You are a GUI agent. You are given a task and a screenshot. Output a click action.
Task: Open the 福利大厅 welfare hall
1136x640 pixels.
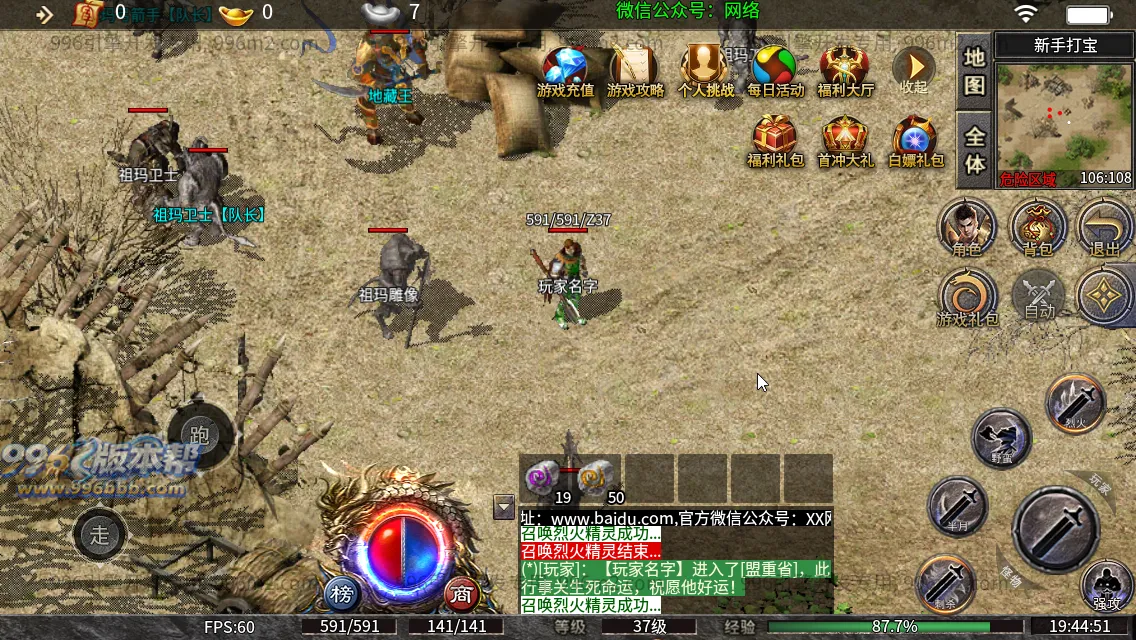pyautogui.click(x=845, y=70)
